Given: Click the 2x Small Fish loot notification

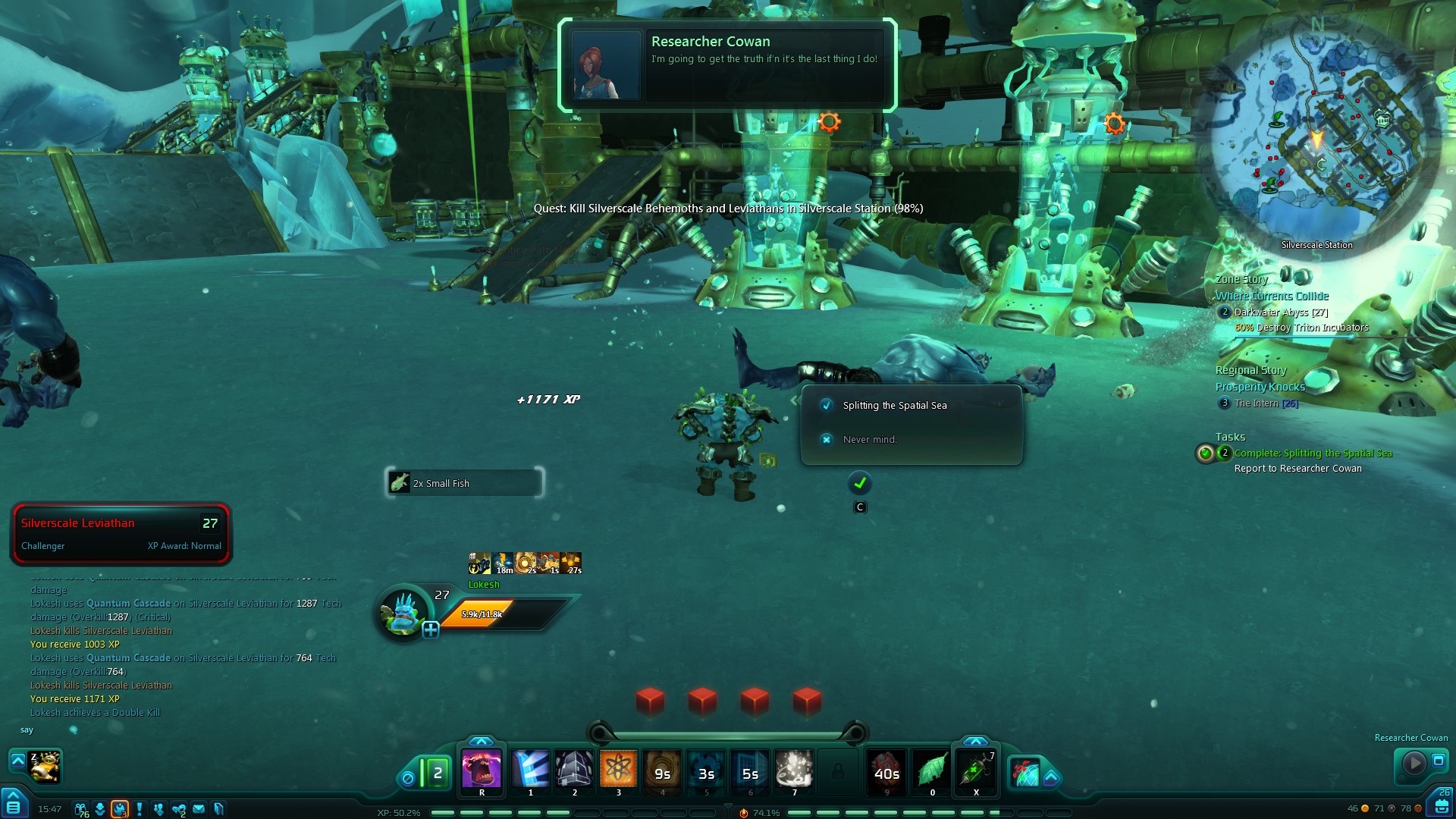Looking at the screenshot, I should click(464, 483).
